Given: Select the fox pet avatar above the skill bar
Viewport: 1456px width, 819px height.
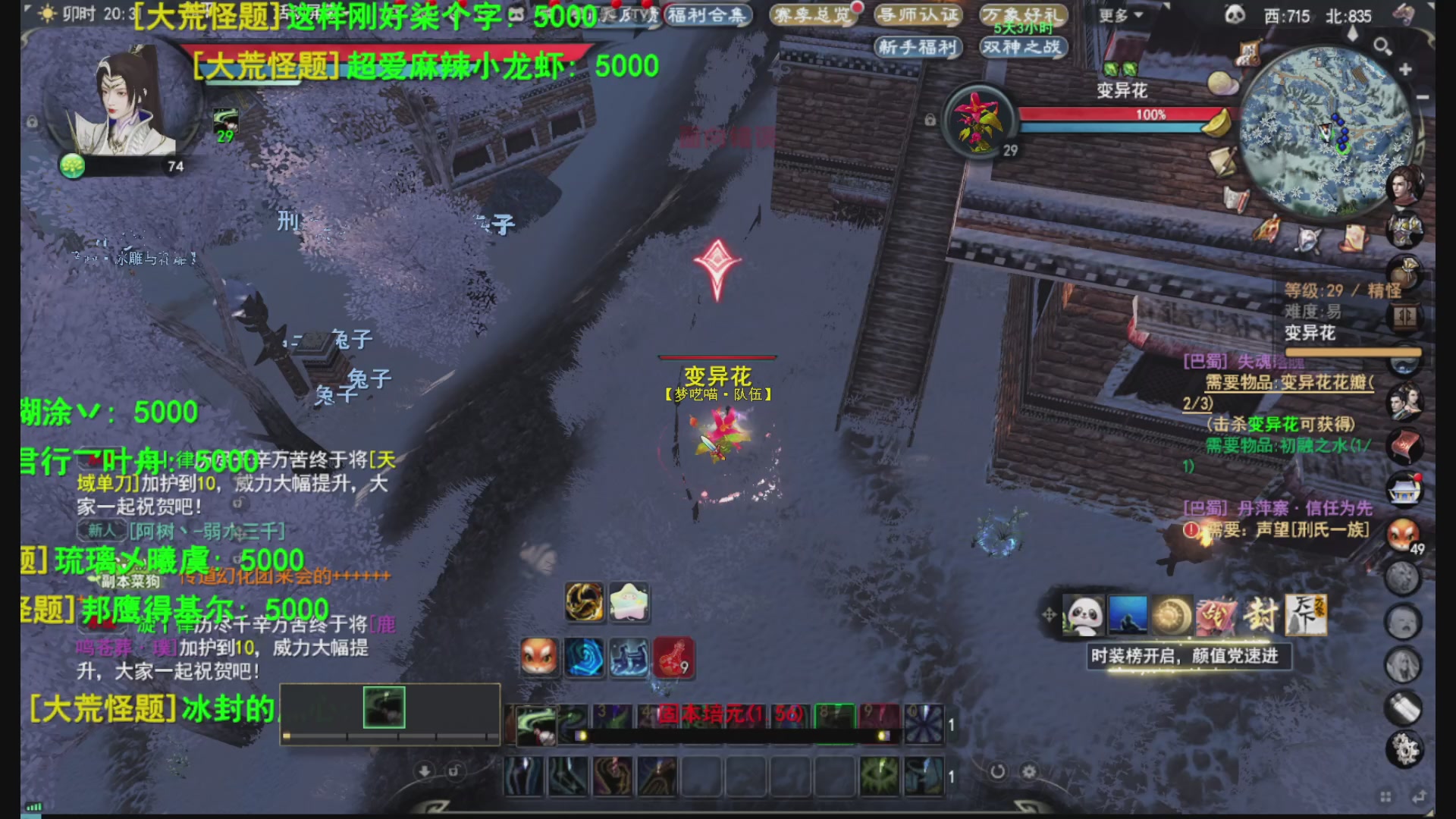Looking at the screenshot, I should (x=540, y=658).
